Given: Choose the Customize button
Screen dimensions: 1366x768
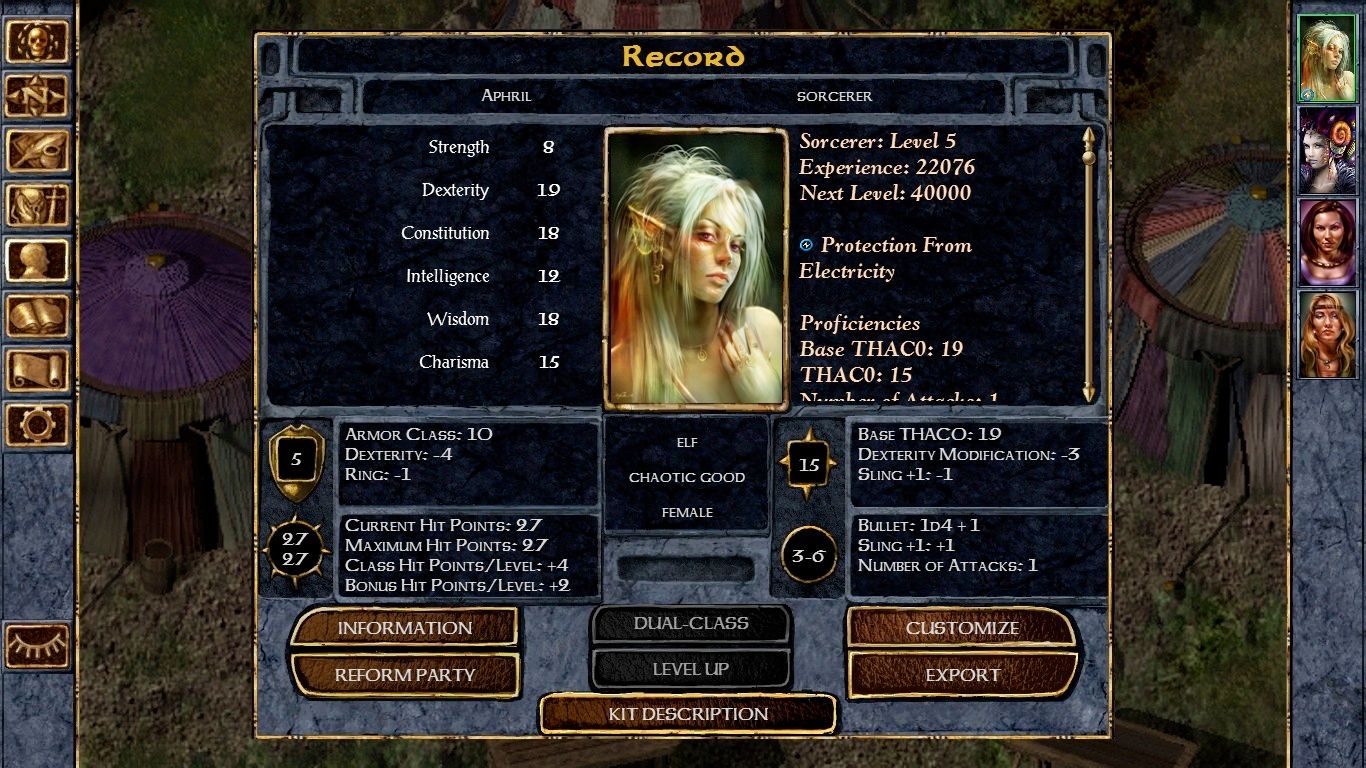Looking at the screenshot, I should pyautogui.click(x=962, y=628).
